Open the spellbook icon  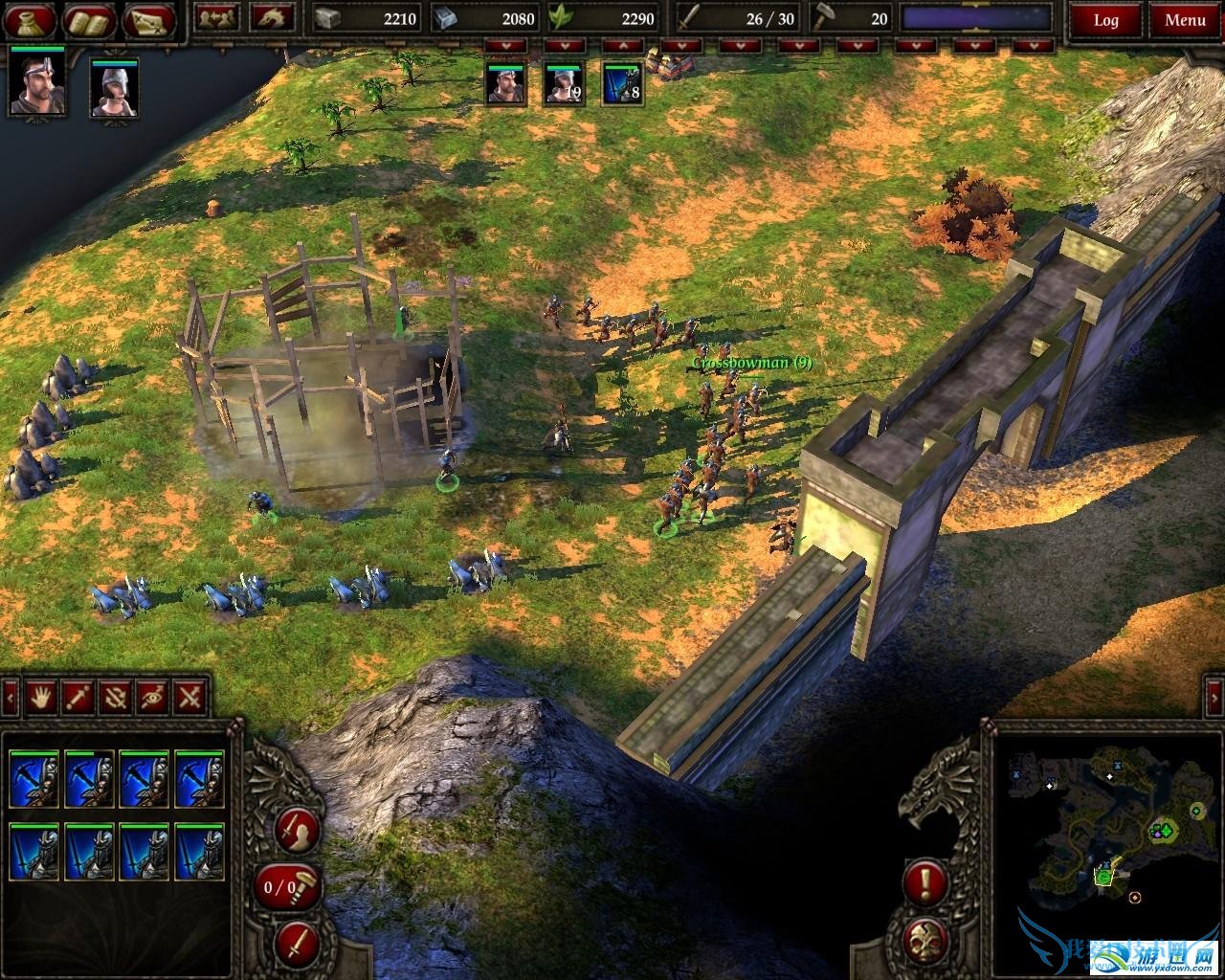[x=90, y=19]
